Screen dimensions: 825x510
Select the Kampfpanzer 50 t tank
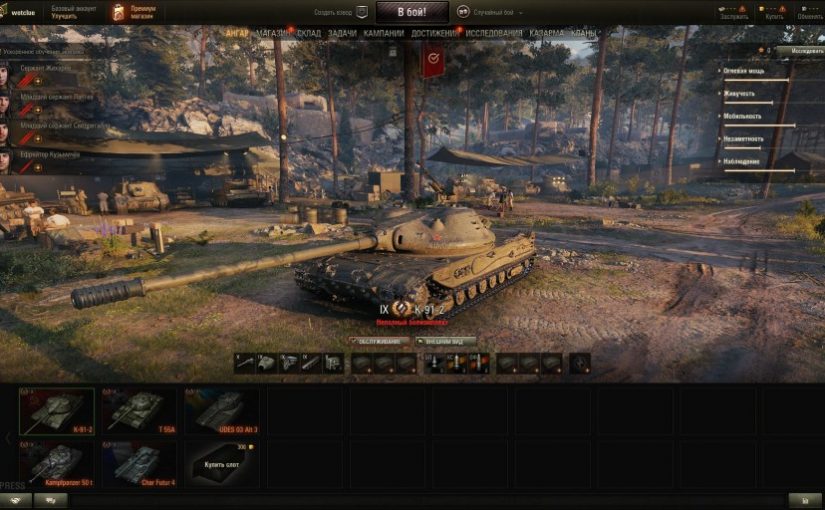[57, 465]
